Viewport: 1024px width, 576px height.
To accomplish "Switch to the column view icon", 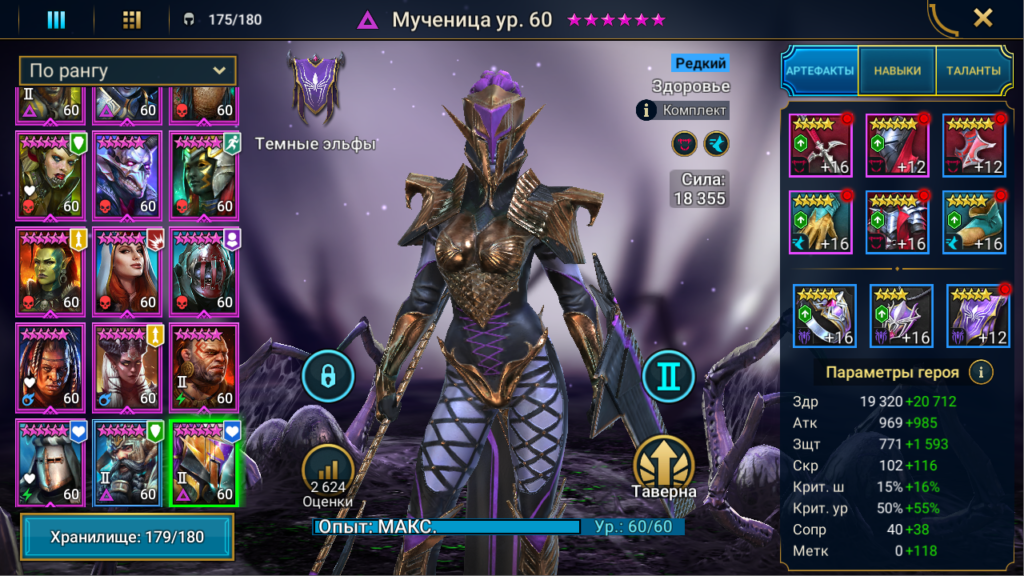I will tap(56, 20).
